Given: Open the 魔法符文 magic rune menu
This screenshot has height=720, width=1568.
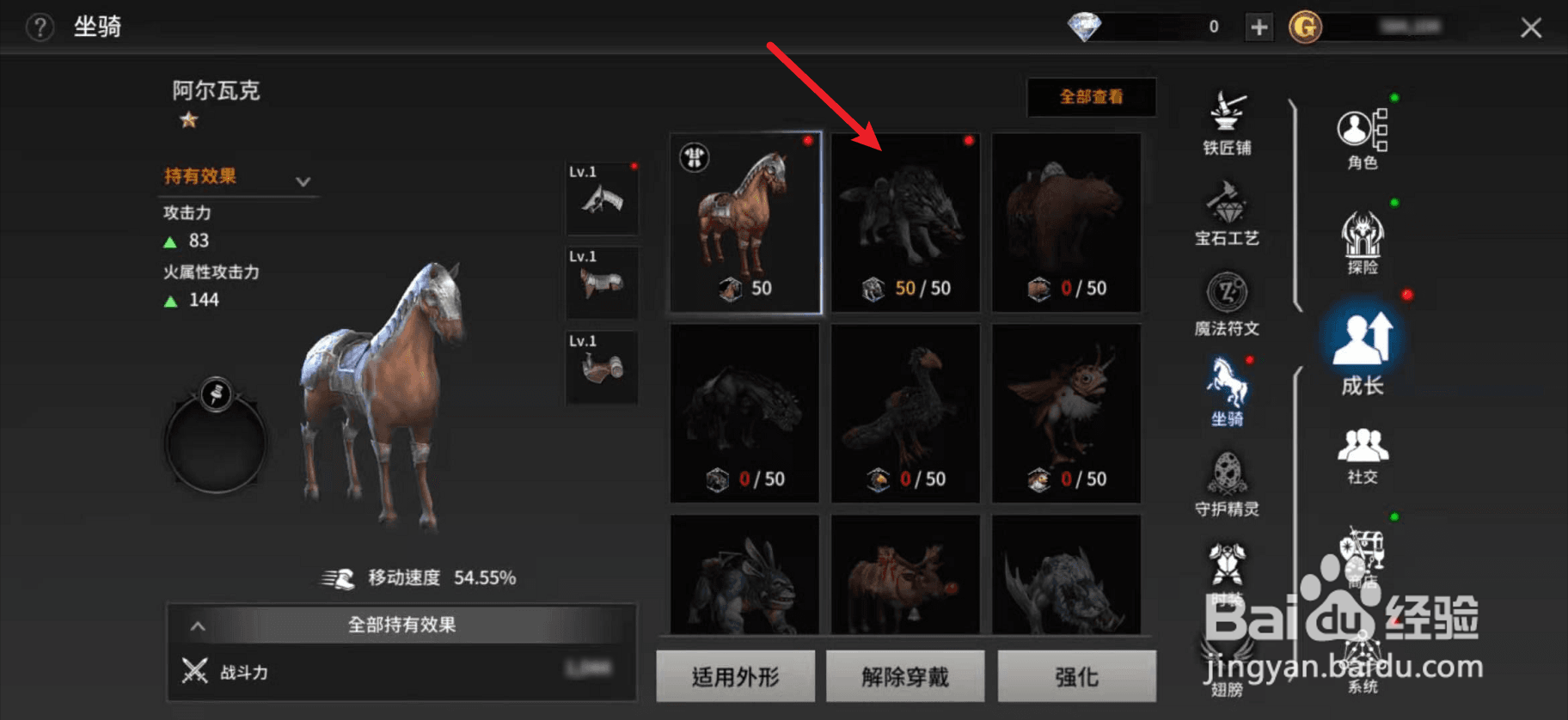Looking at the screenshot, I should point(1227,302).
